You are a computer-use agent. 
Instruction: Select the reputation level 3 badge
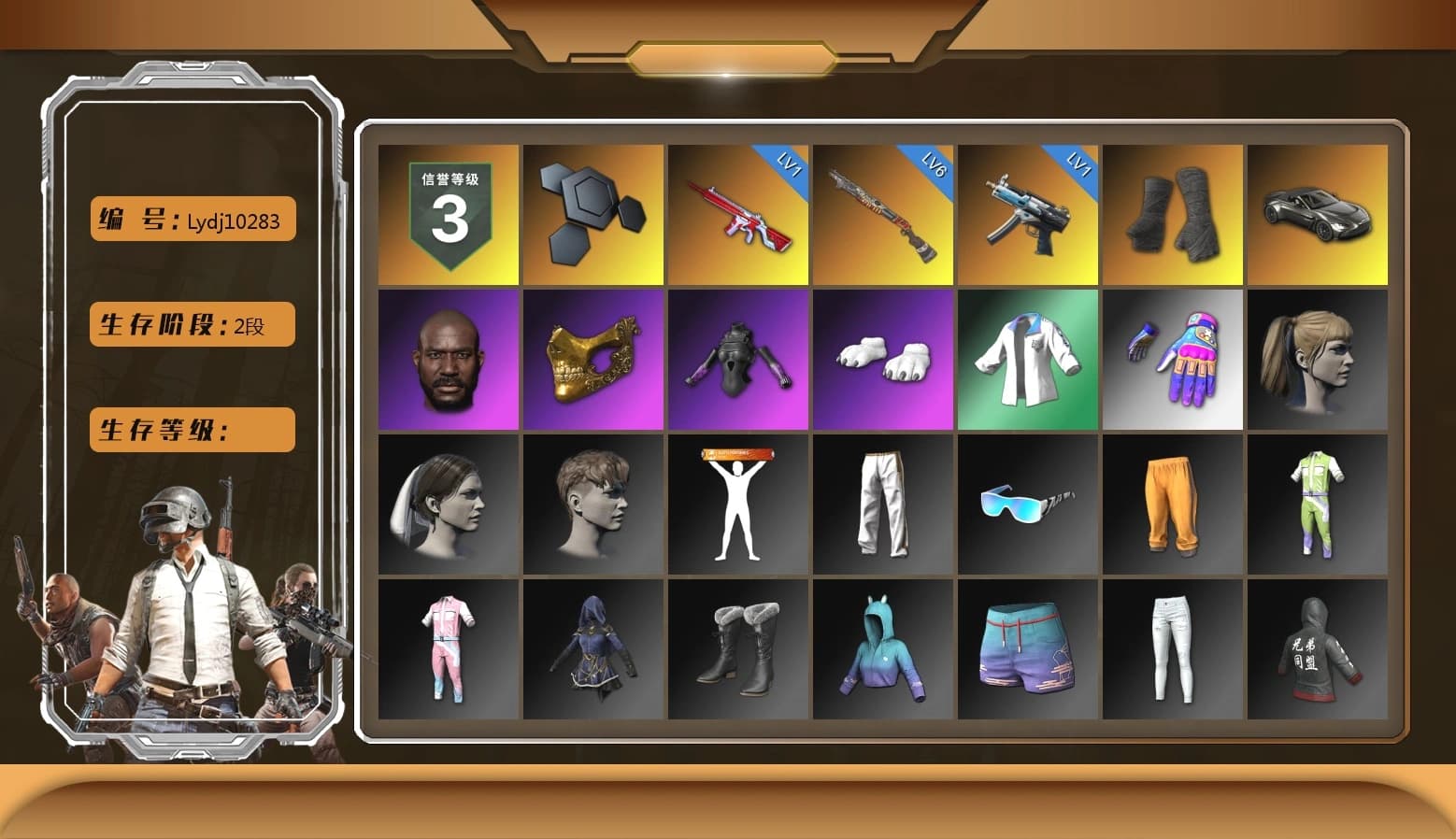447,213
